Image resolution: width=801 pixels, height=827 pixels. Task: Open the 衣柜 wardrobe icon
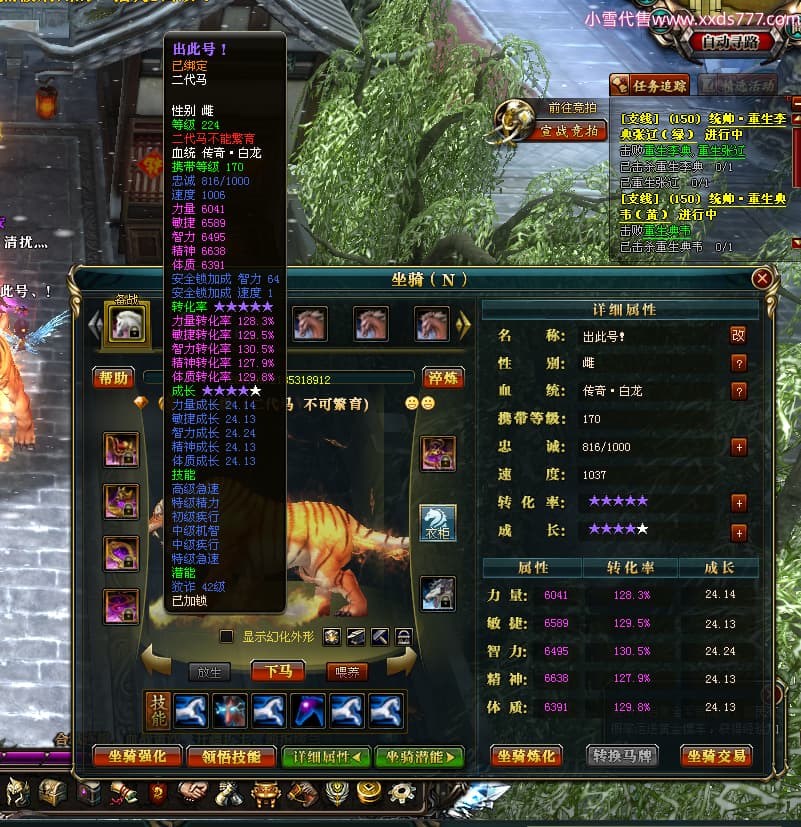pyautogui.click(x=437, y=523)
